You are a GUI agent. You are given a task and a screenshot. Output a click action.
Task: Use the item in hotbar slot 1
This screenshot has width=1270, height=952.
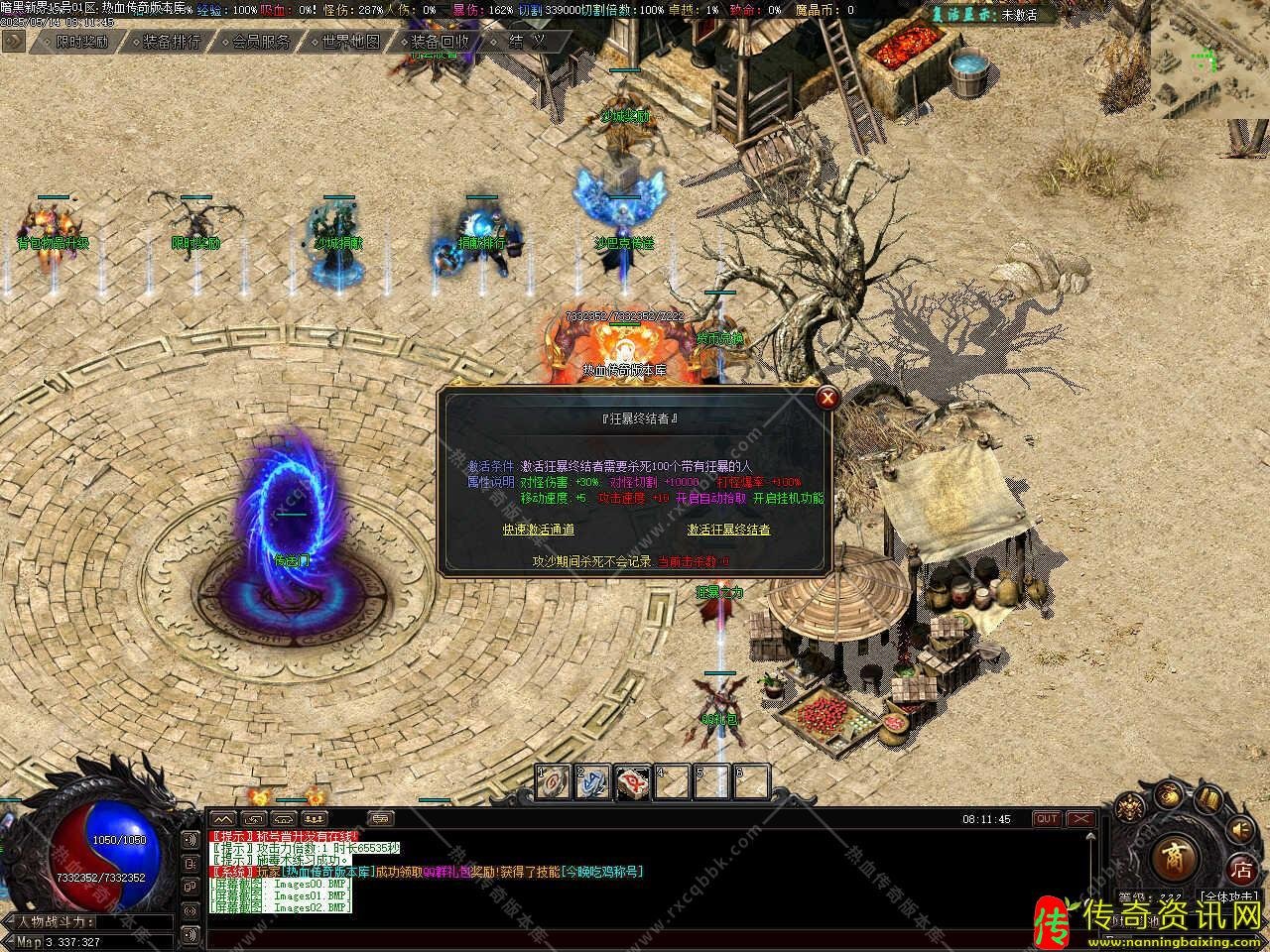pyautogui.click(x=554, y=781)
